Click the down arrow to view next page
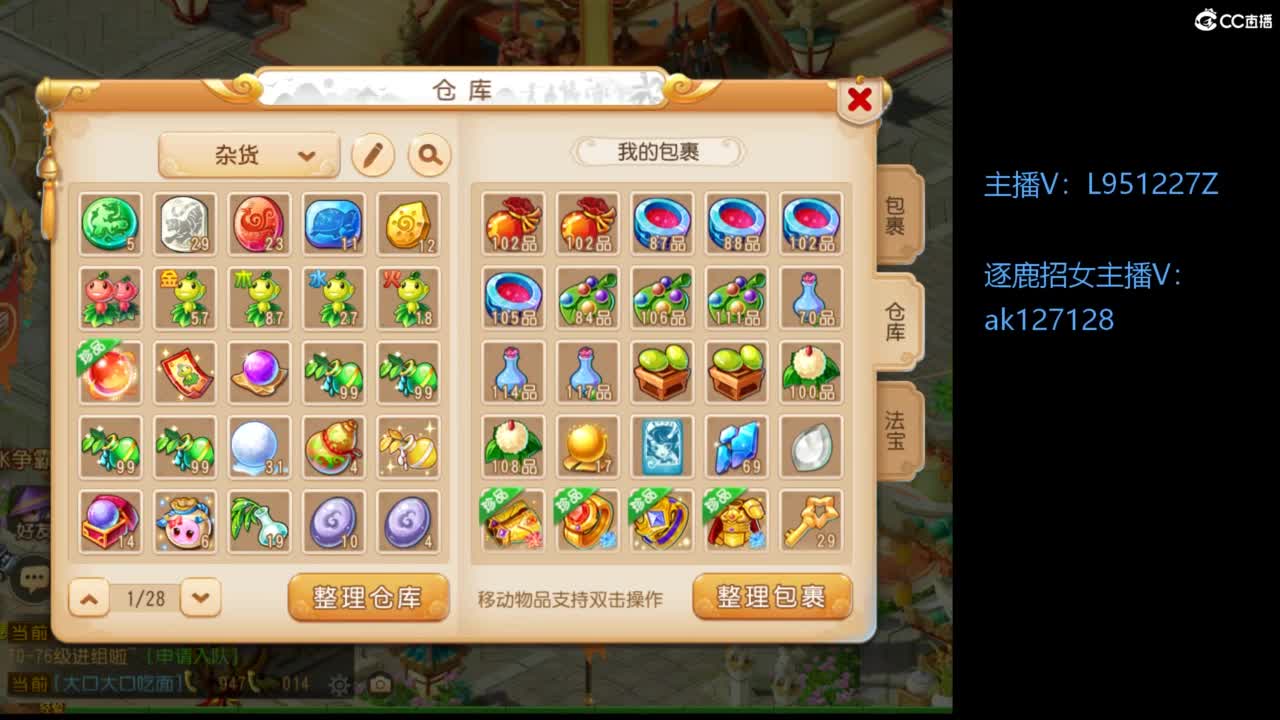The image size is (1280, 720). [199, 599]
